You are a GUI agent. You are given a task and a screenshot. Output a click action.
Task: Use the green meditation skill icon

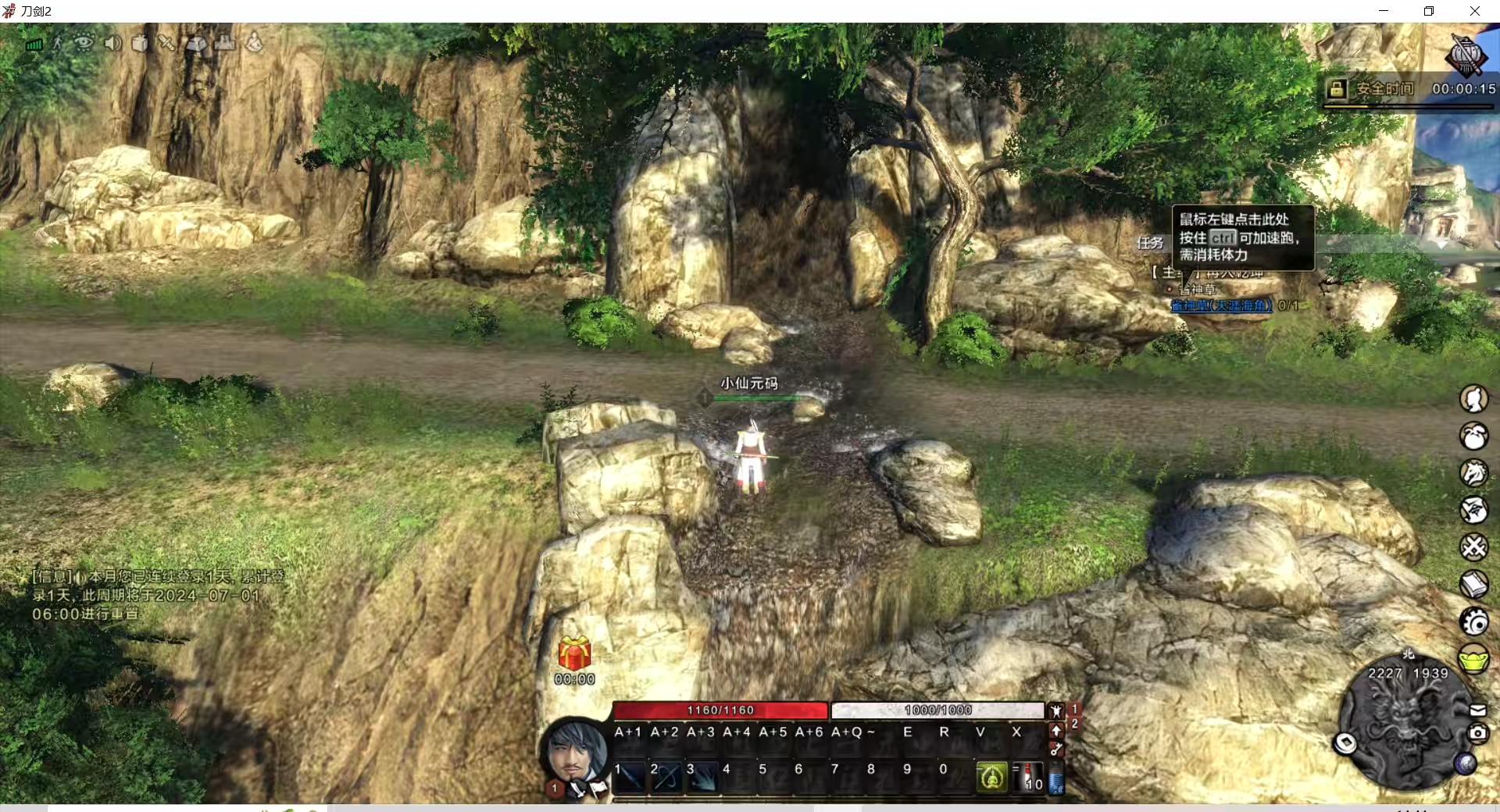point(992,777)
